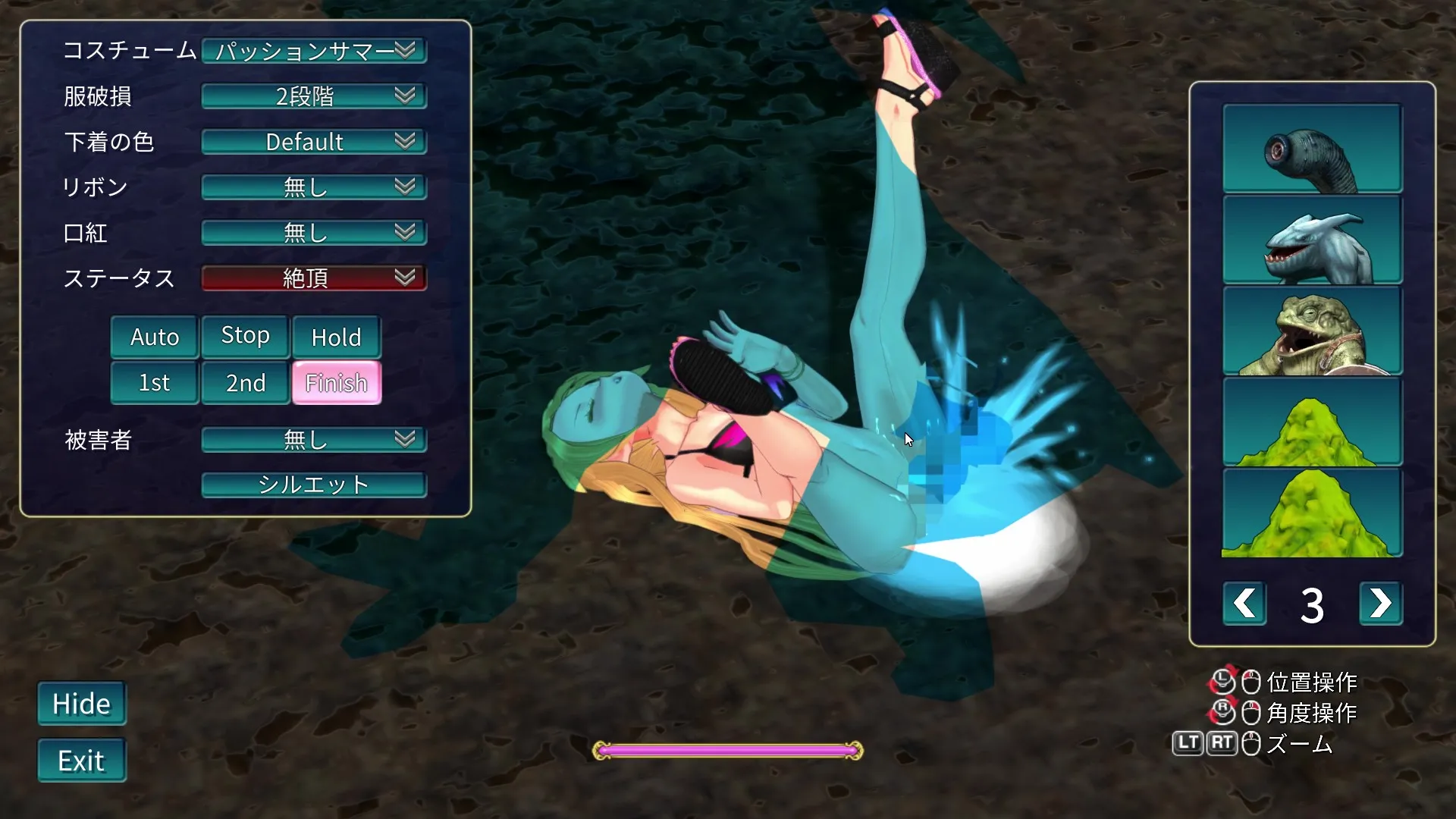
Task: Click the Exit button
Action: (82, 760)
